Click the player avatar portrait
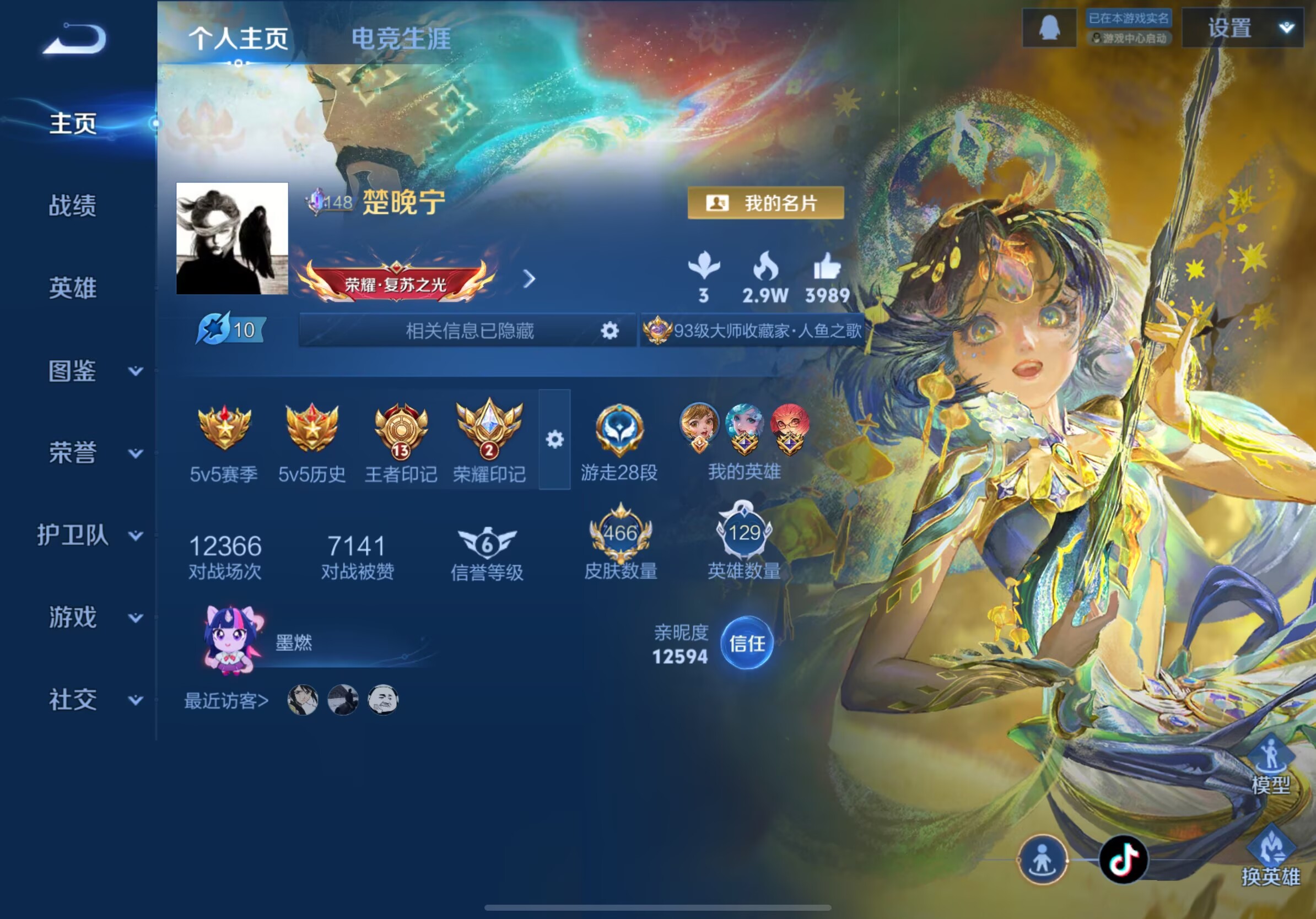 (x=232, y=239)
